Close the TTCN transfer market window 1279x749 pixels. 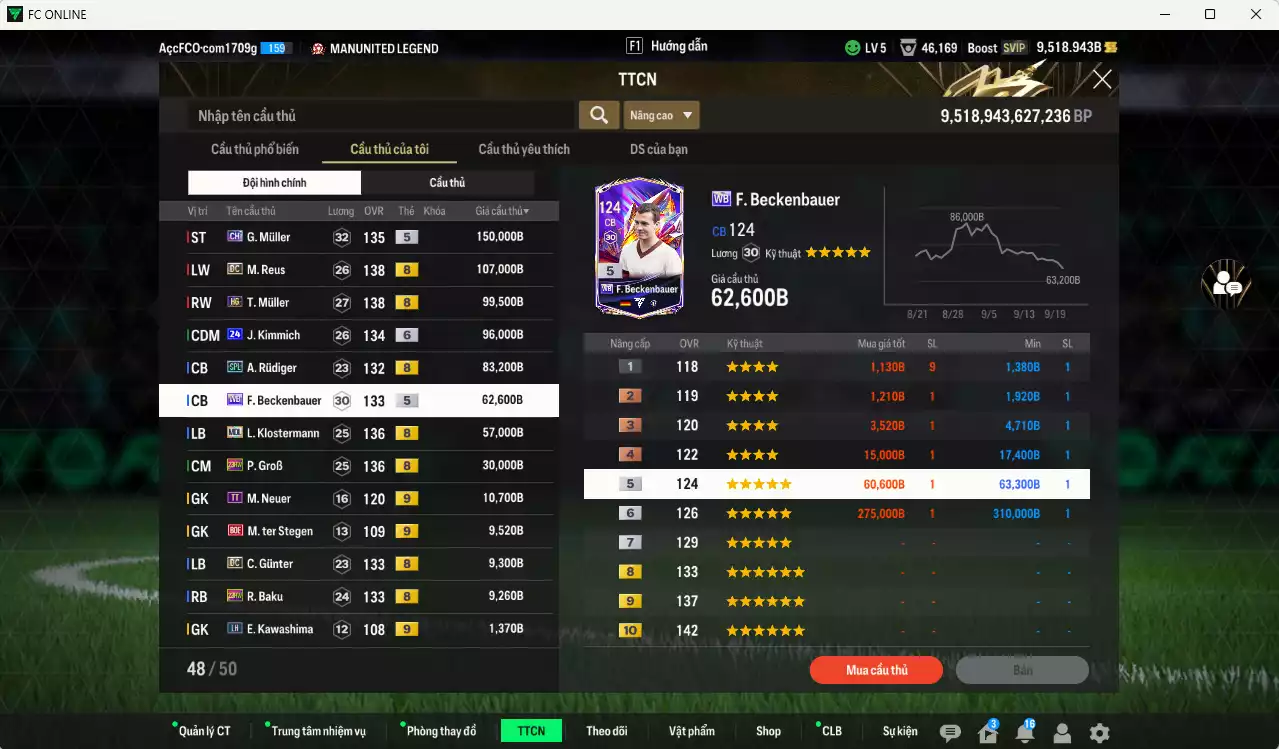(1102, 80)
